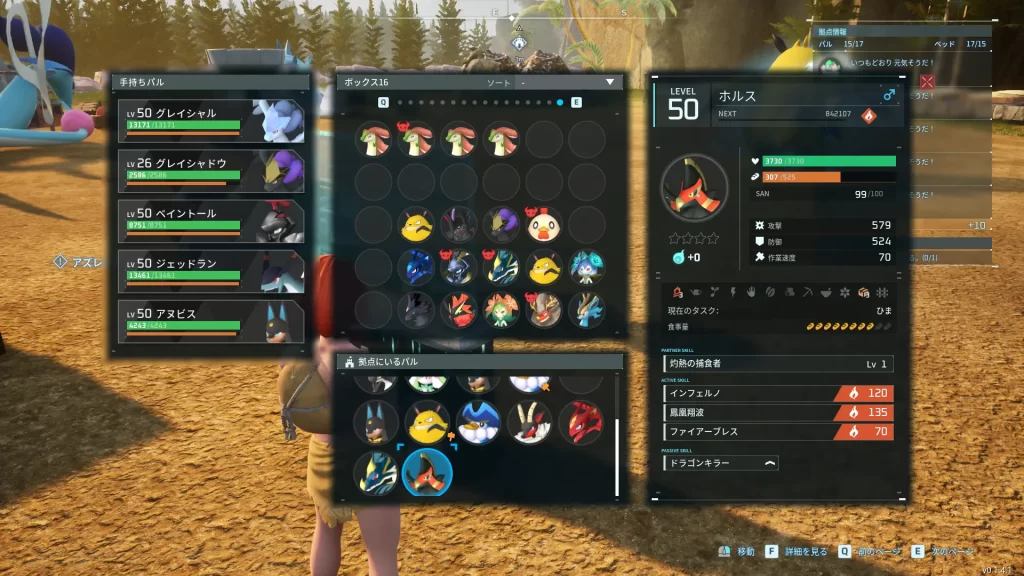Choose ペイントール from the party list
The image size is (1024, 576).
click(x=210, y=219)
